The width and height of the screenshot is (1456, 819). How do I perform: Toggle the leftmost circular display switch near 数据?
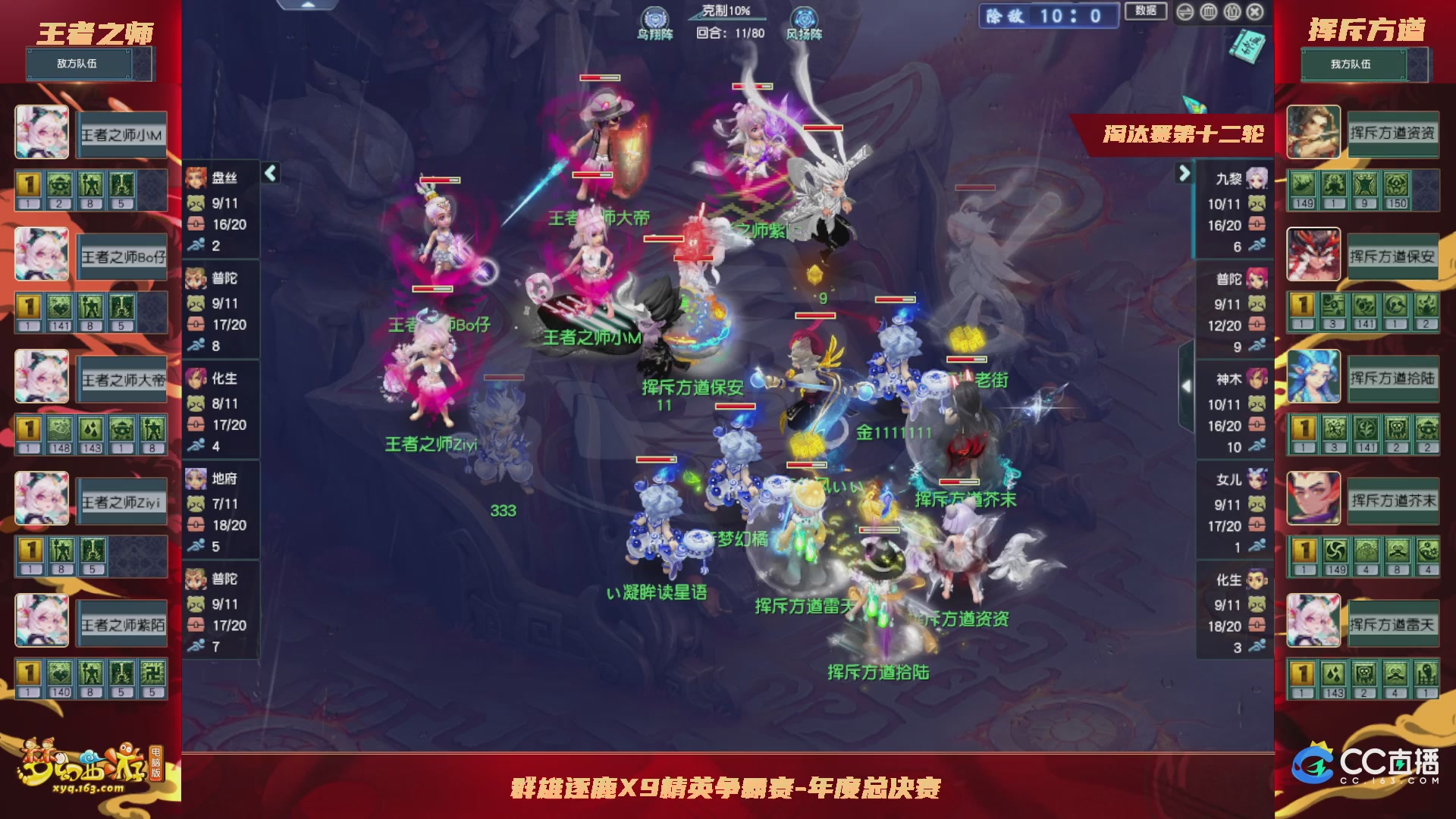1185,12
